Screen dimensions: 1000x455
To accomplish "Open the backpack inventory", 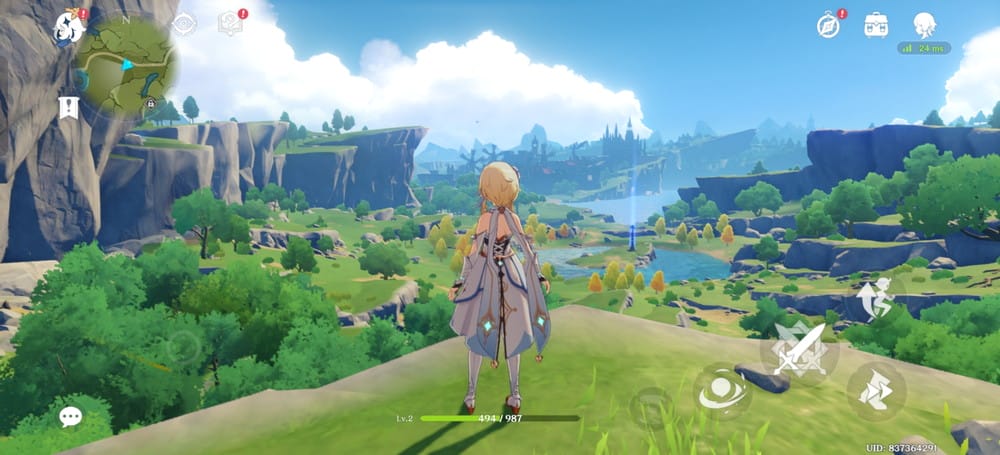I will coord(876,24).
